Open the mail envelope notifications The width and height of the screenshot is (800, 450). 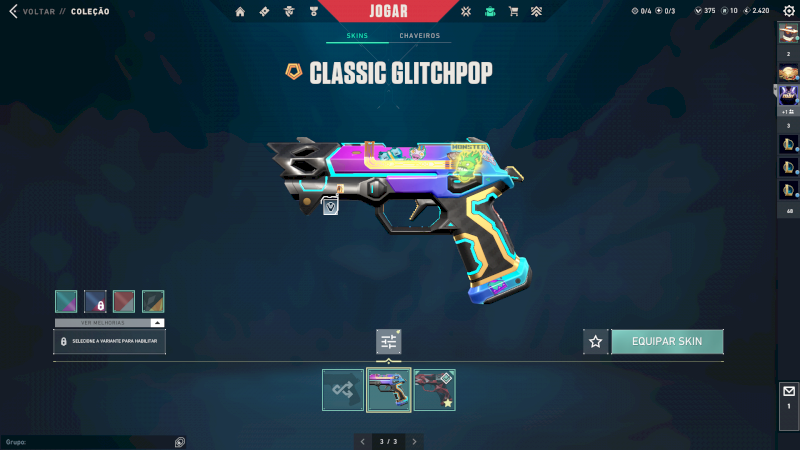(788, 391)
